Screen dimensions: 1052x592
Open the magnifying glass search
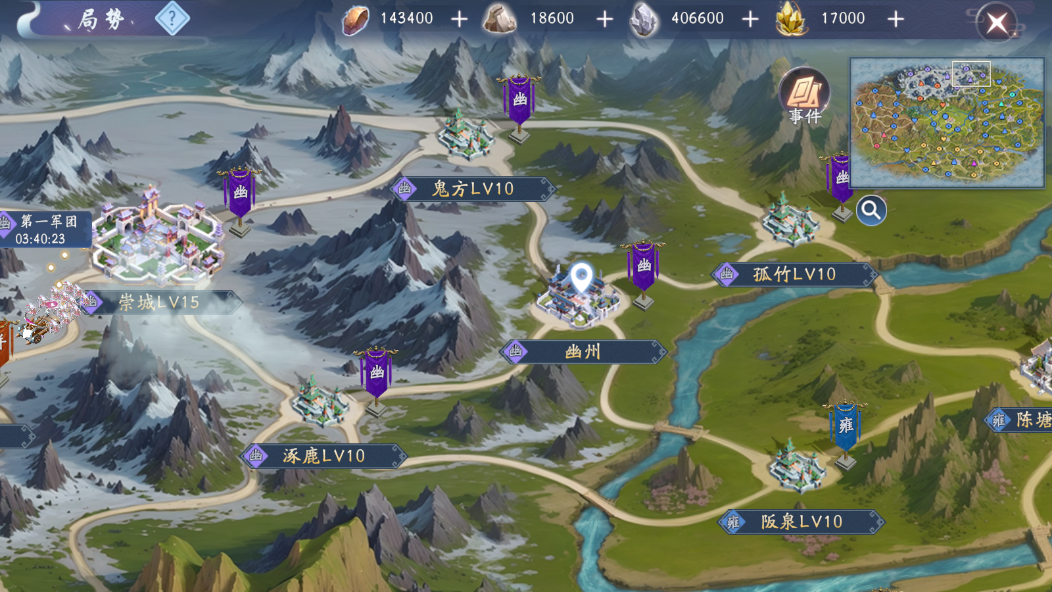(x=871, y=210)
